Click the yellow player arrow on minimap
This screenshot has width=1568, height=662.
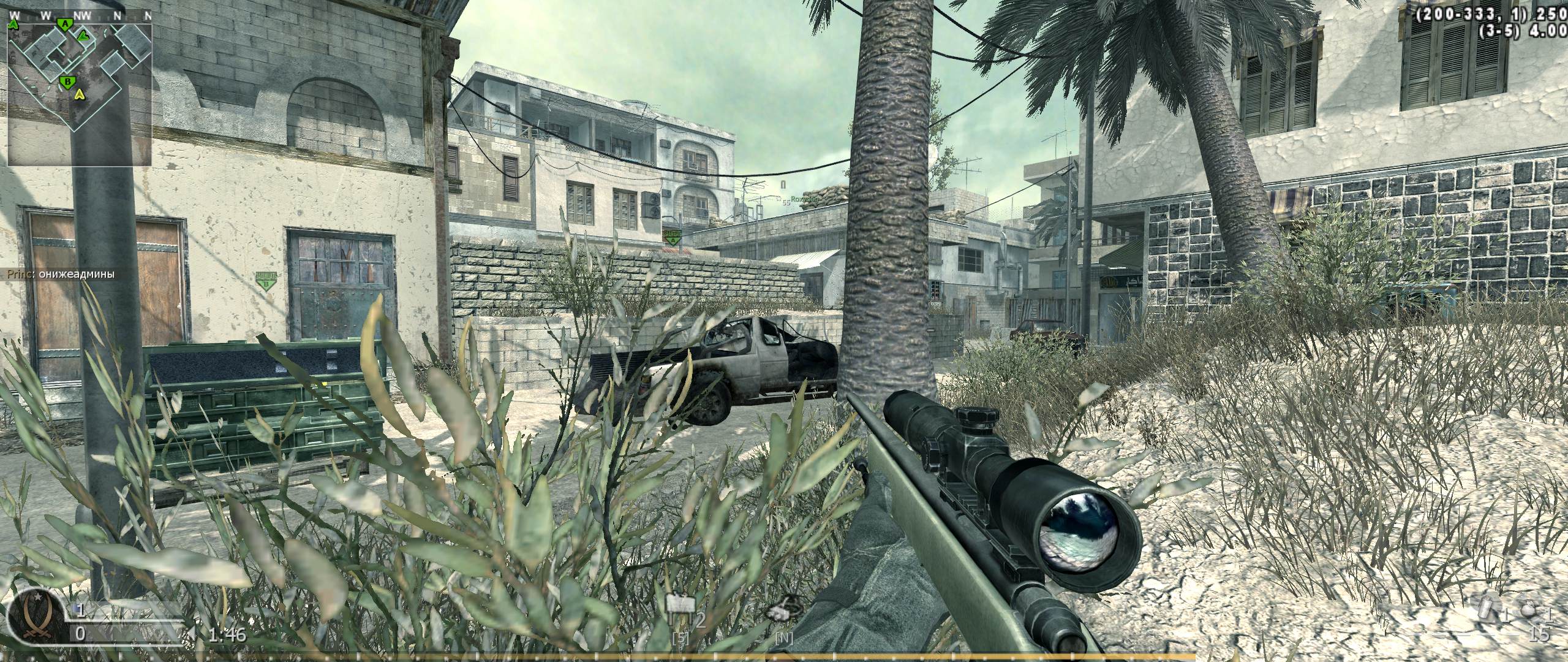(80, 95)
